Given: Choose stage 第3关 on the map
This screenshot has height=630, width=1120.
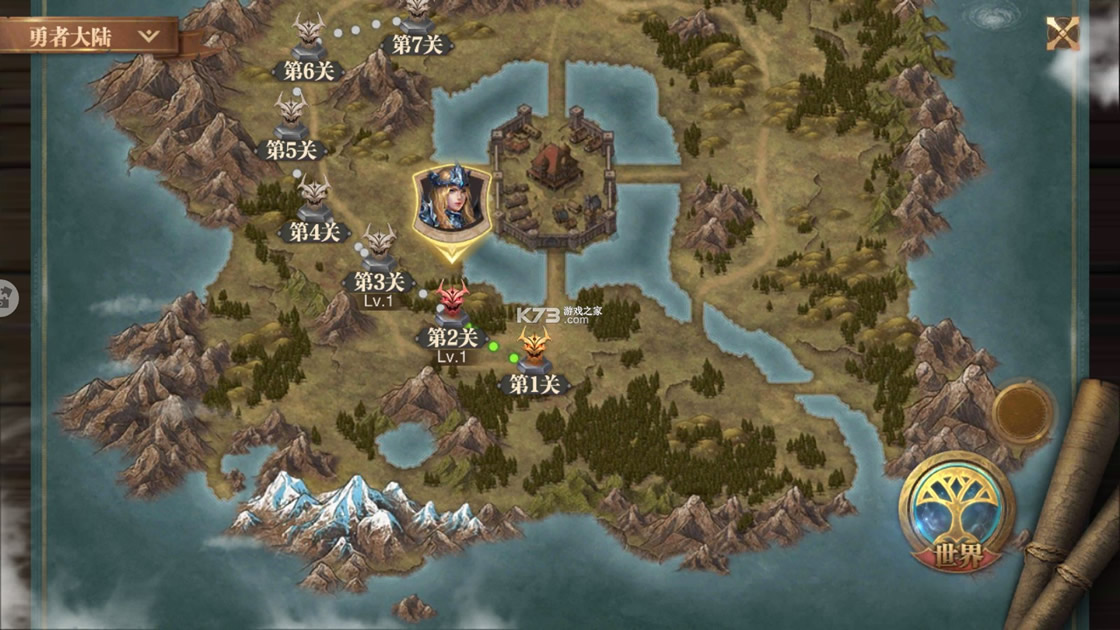Looking at the screenshot, I should point(379,252).
